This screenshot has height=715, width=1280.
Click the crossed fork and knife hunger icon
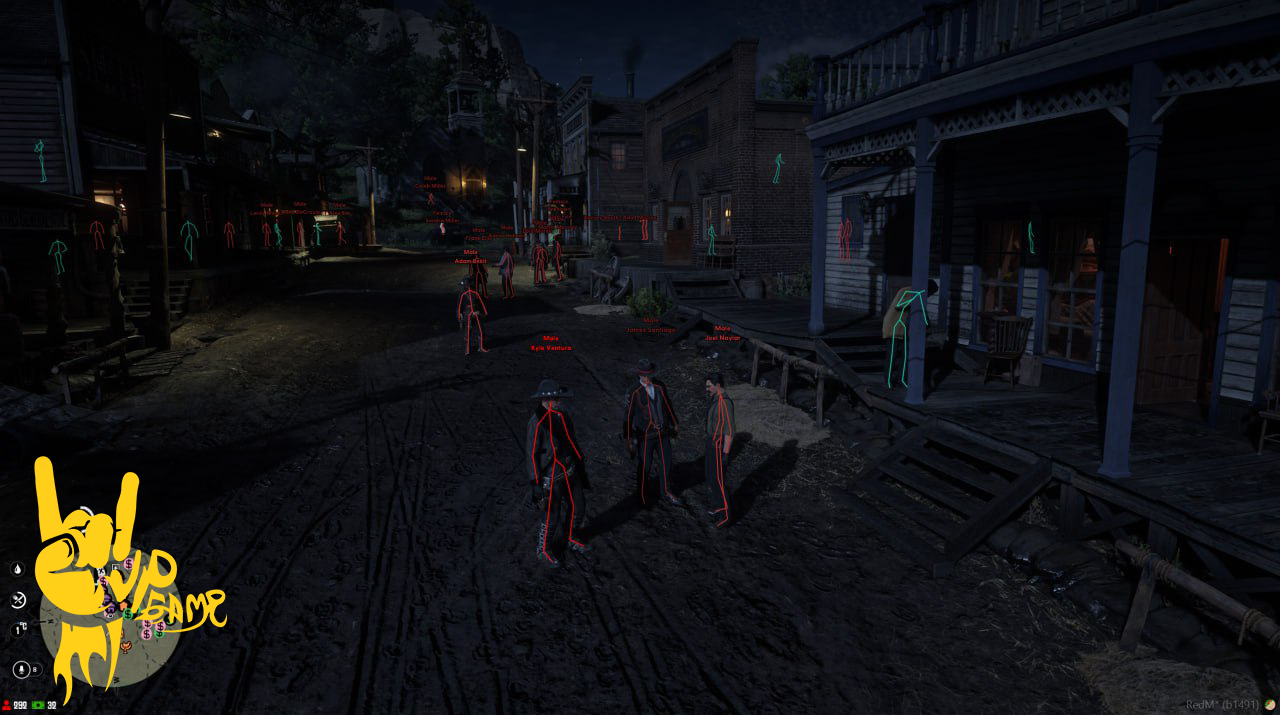click(x=18, y=600)
